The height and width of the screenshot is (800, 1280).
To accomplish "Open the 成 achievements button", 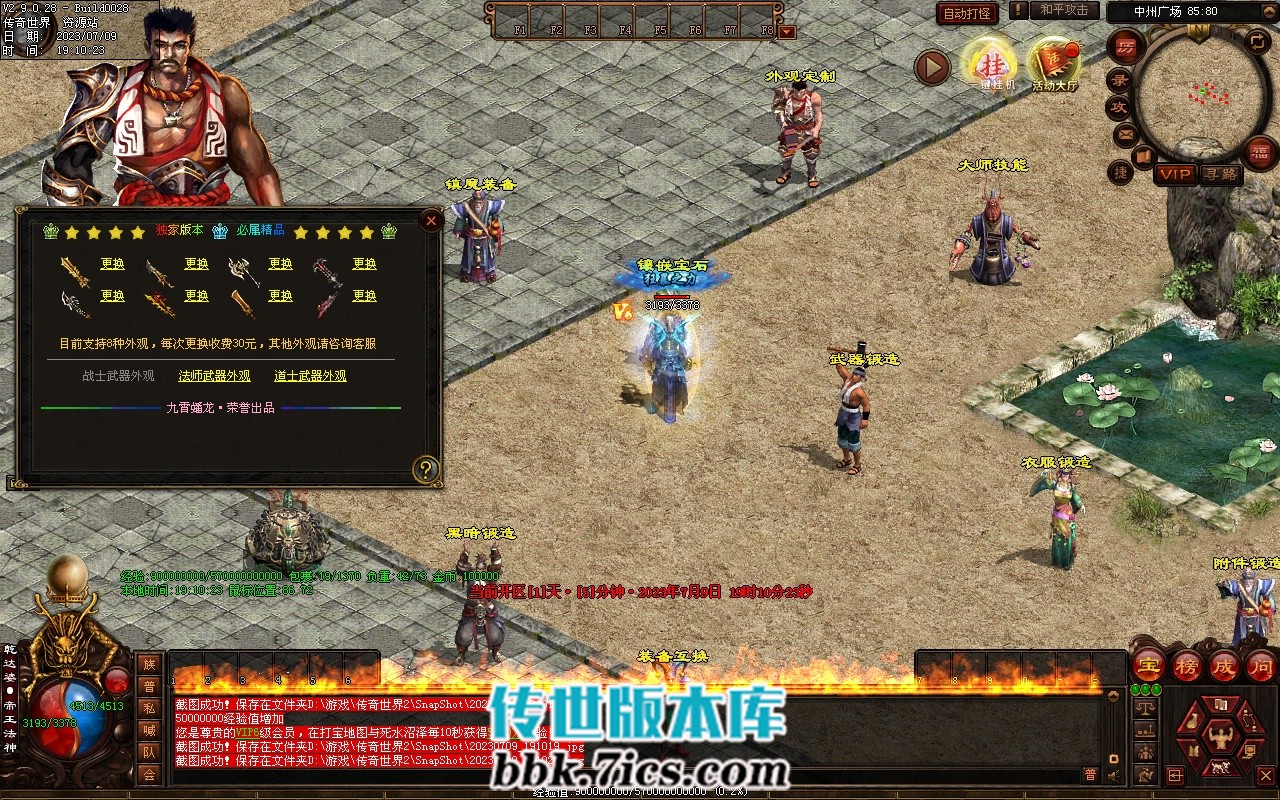I will 1224,665.
